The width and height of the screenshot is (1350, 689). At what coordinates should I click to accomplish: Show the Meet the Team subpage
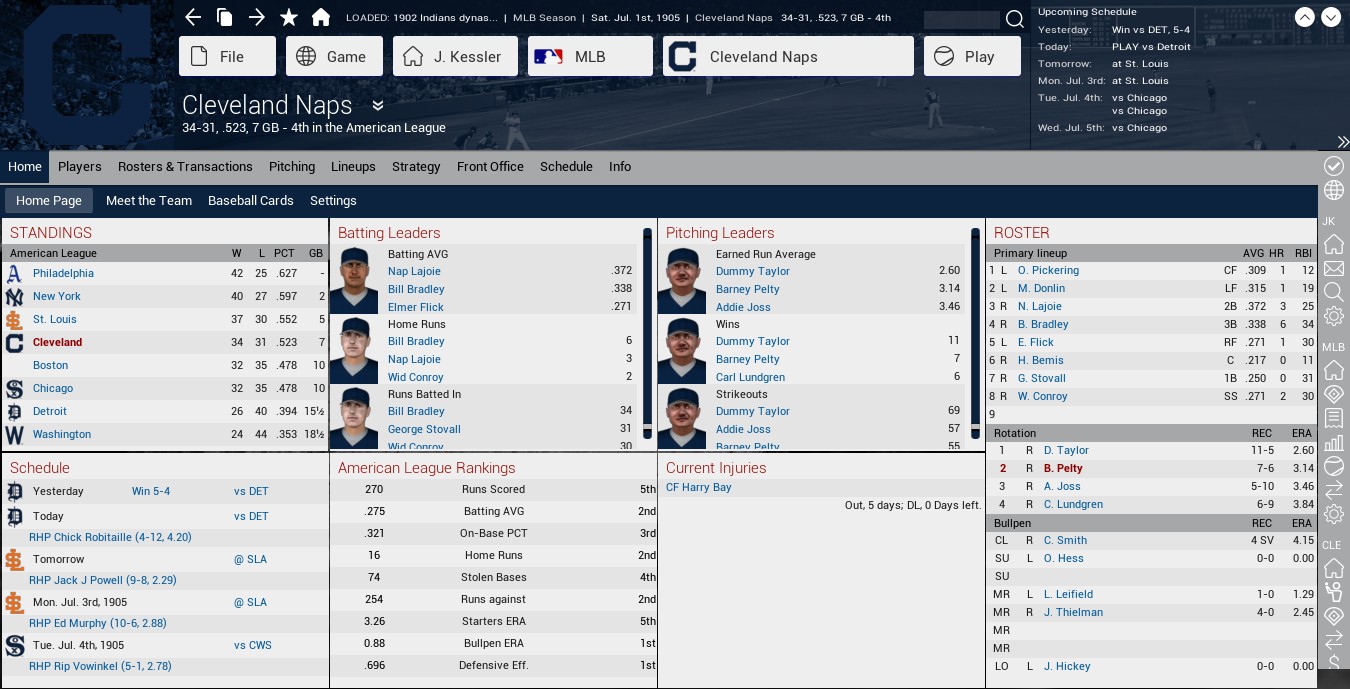[x=149, y=201]
